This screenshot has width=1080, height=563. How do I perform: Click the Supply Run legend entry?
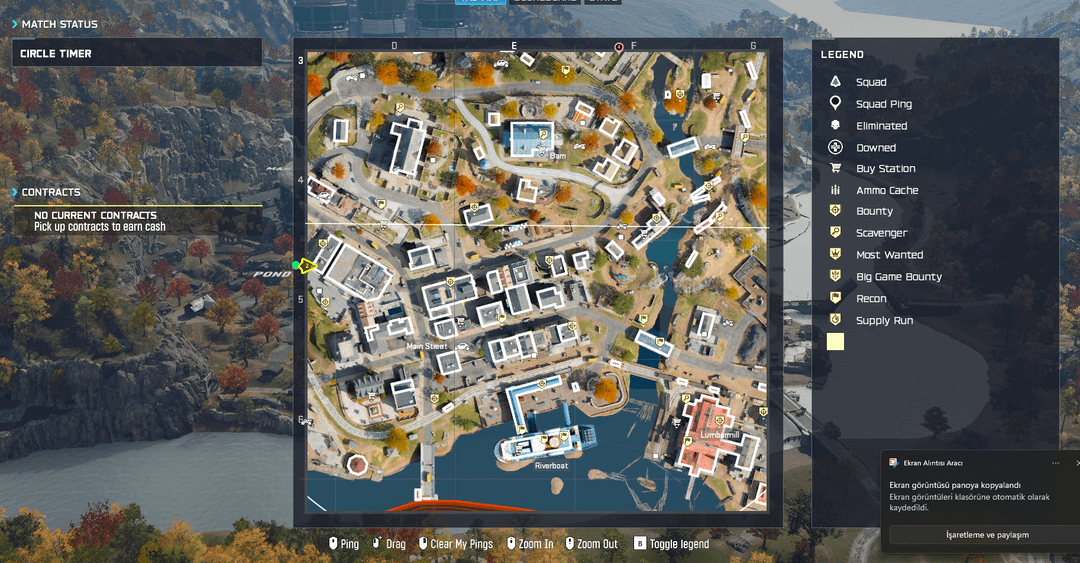click(x=884, y=320)
